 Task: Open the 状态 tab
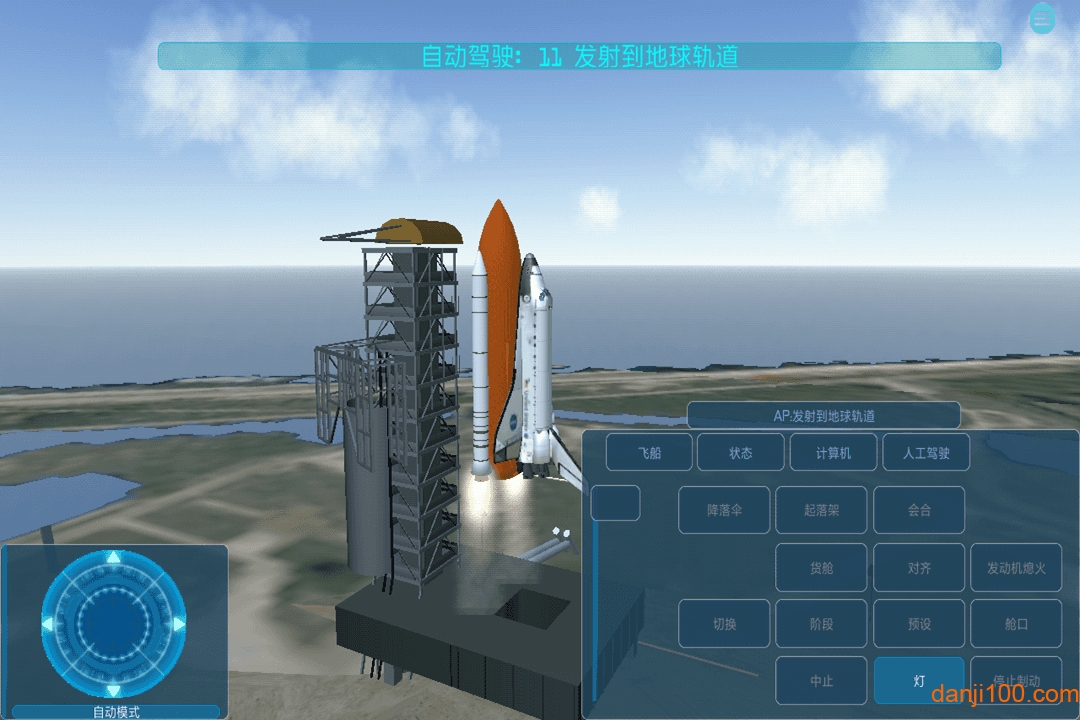(x=740, y=453)
